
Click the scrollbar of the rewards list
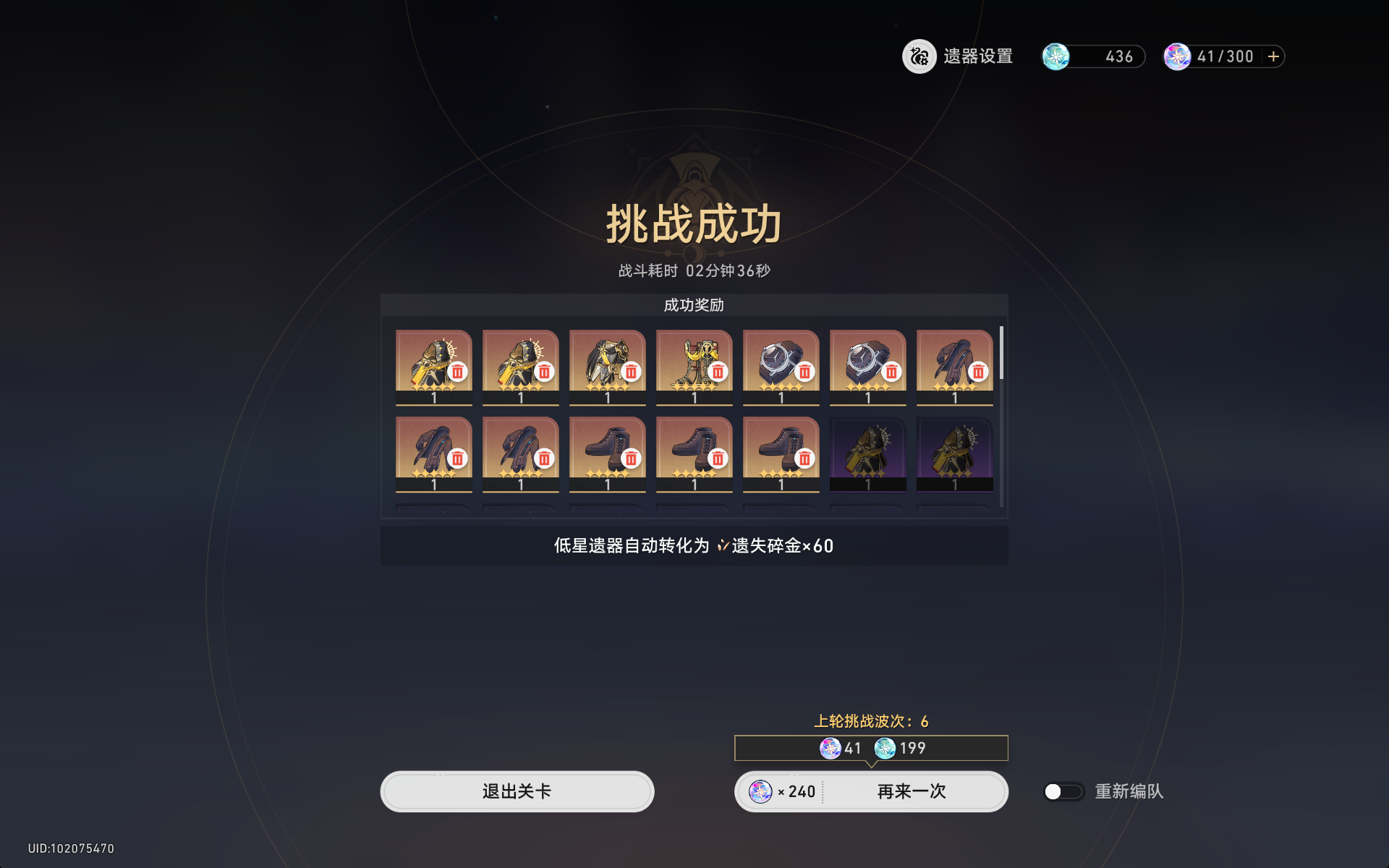point(1002,354)
